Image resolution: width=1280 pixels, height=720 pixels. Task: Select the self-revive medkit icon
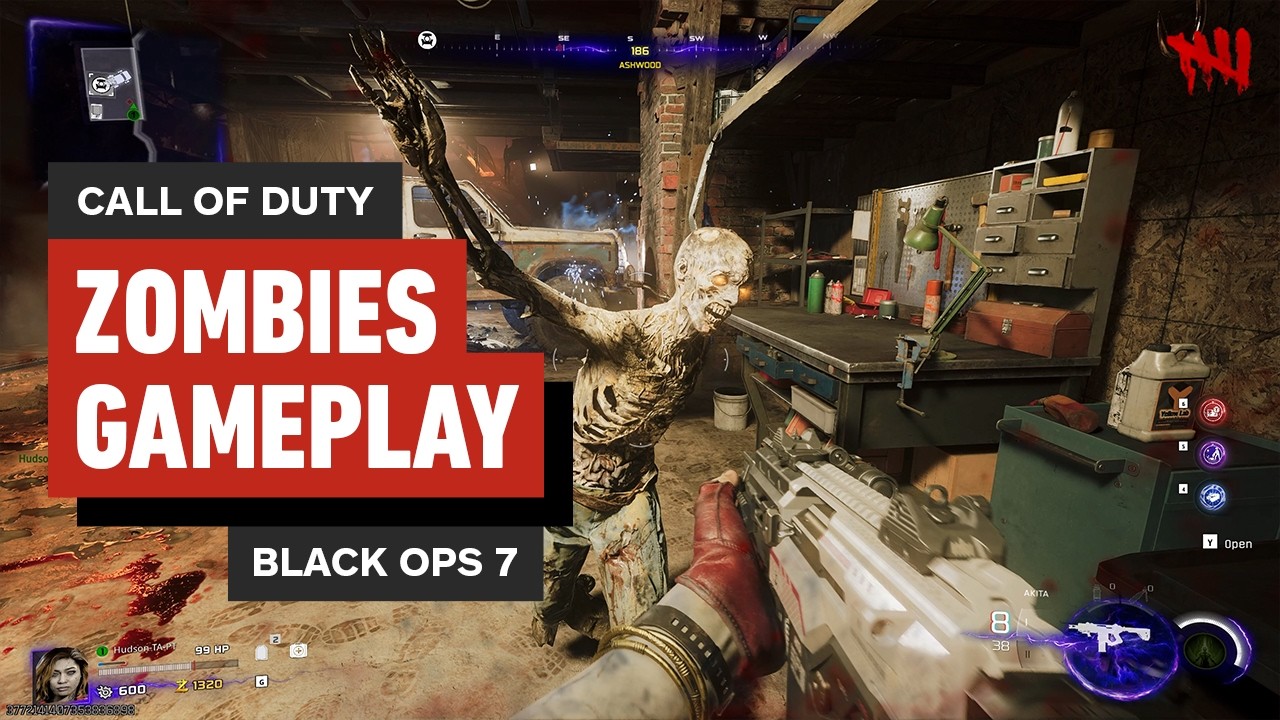pyautogui.click(x=297, y=651)
